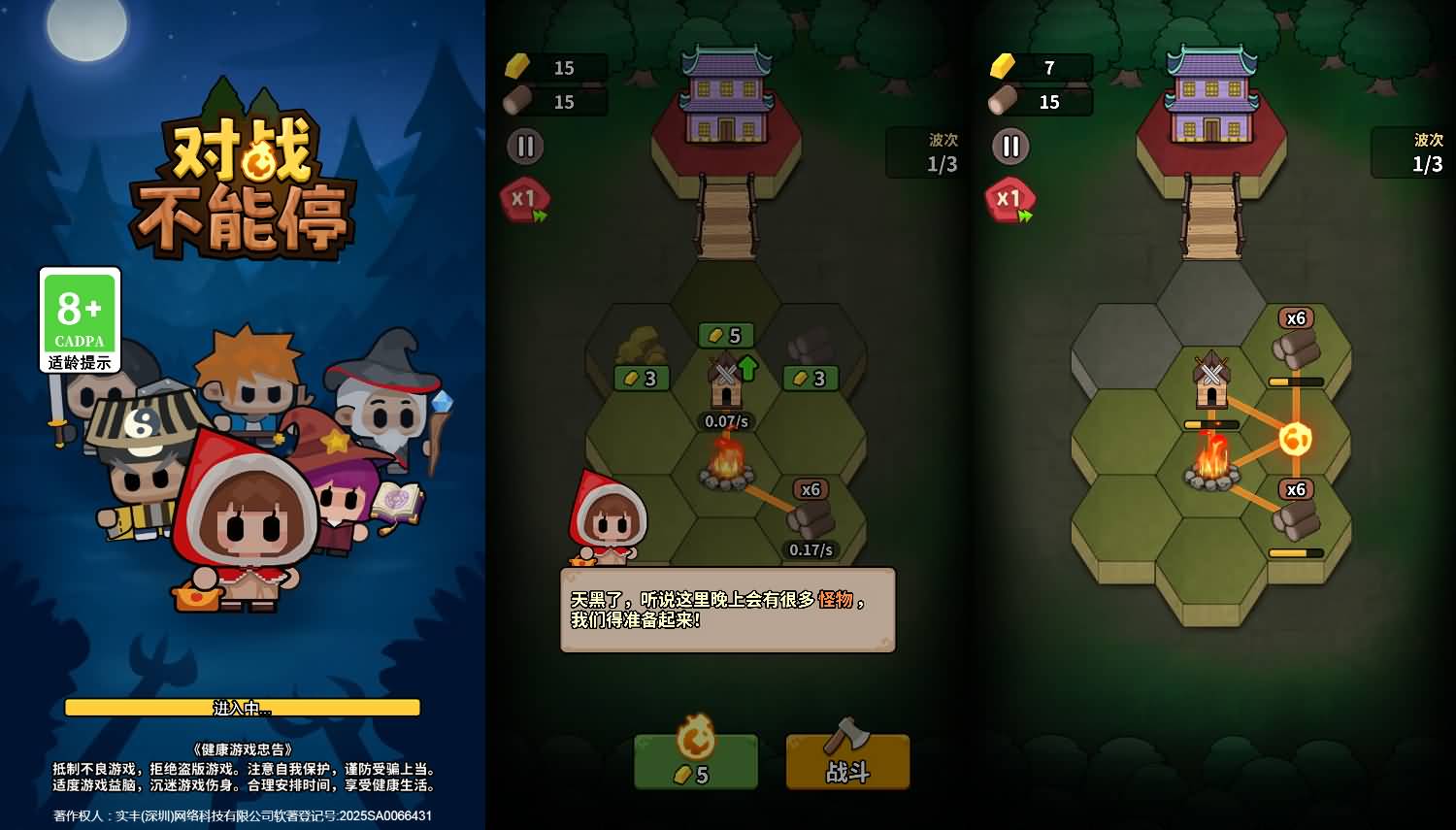Viewport: 1456px width, 830px height.
Task: Purchase the flame item for 5 gold
Action: (x=695, y=762)
